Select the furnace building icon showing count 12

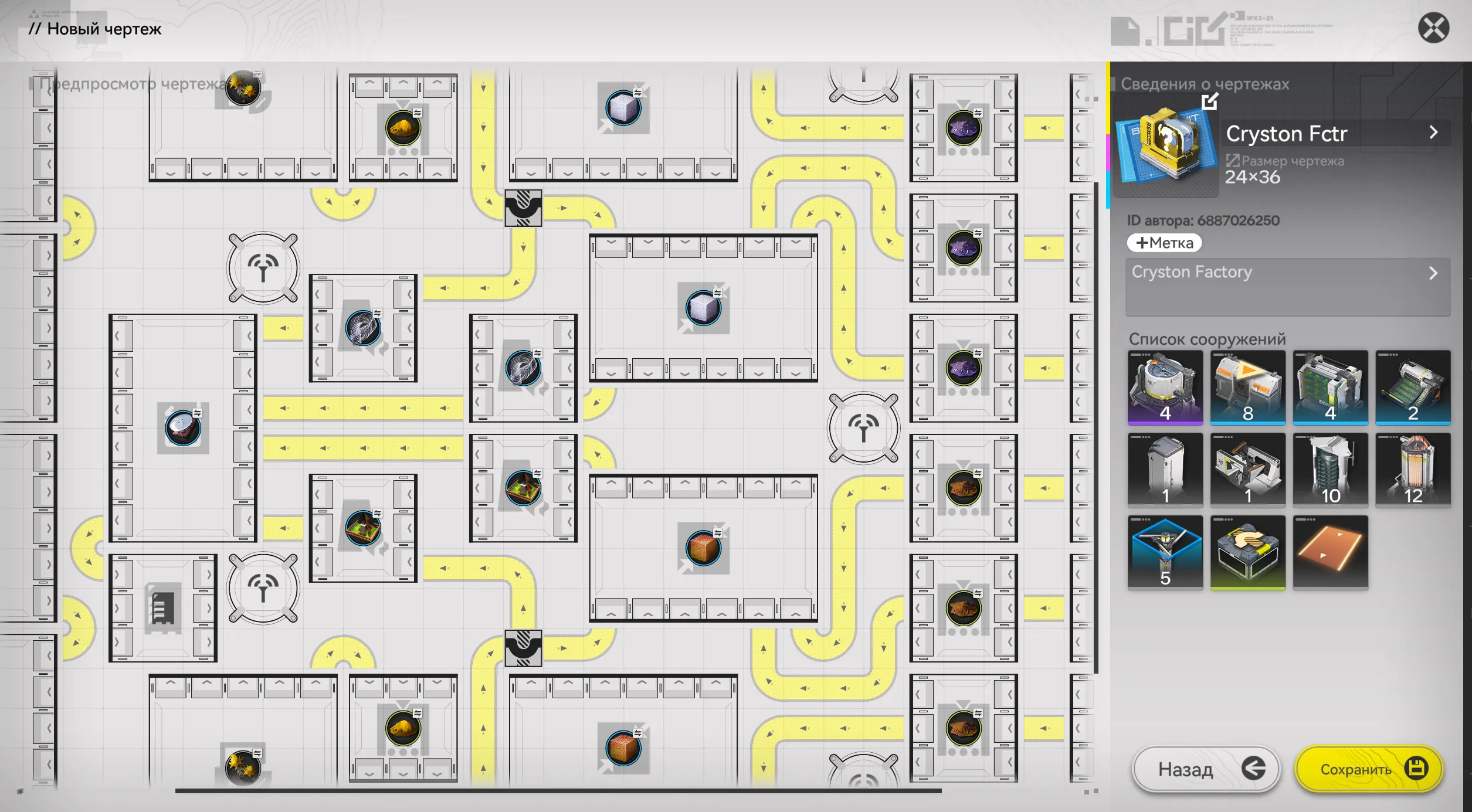(1415, 470)
